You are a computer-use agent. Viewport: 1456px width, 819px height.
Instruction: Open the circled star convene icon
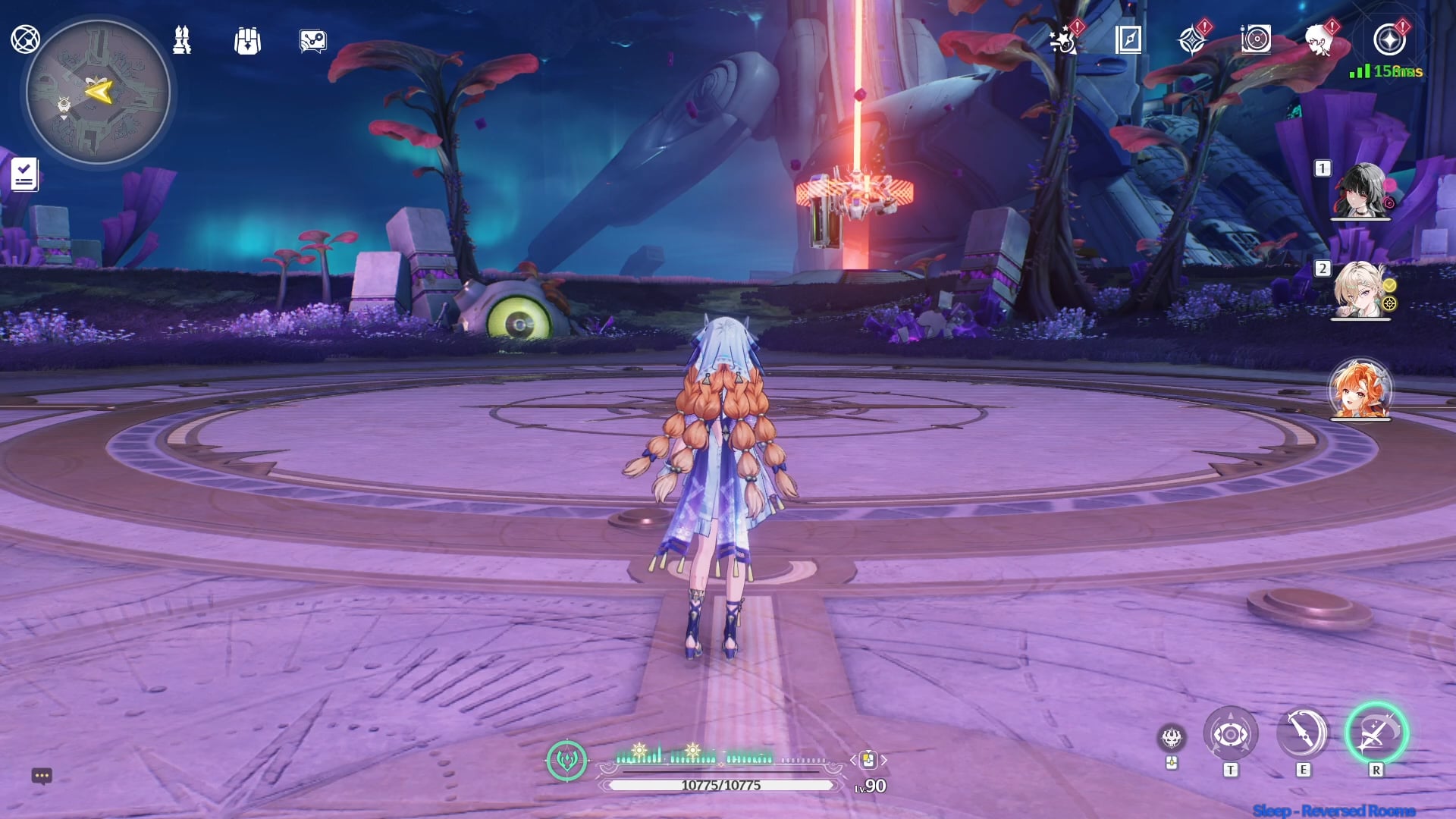(1389, 39)
